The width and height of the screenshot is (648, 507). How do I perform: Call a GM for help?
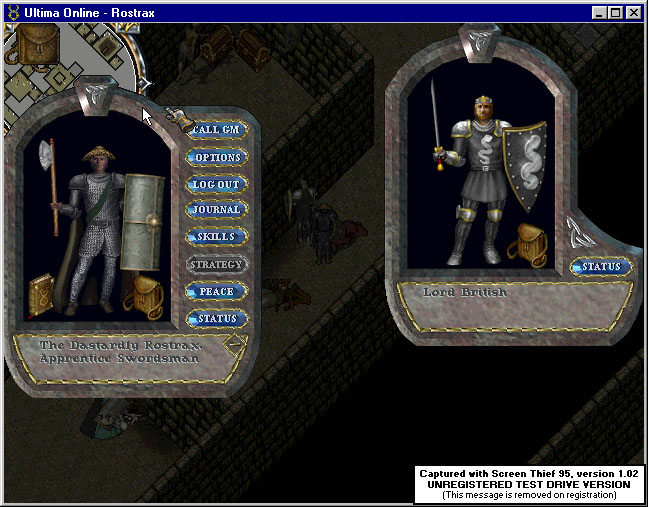(x=216, y=130)
